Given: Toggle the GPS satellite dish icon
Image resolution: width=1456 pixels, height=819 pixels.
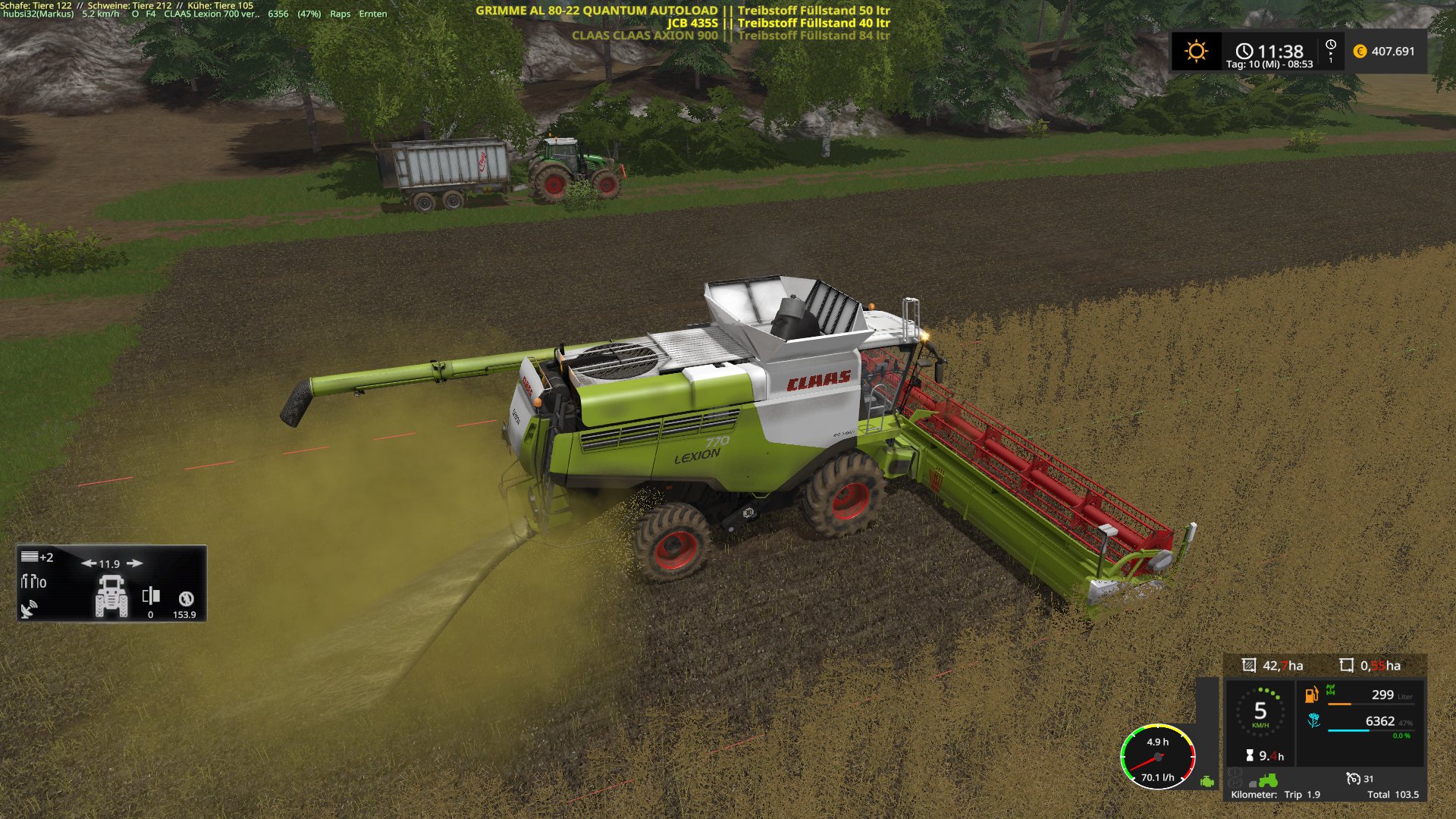Looking at the screenshot, I should (29, 609).
